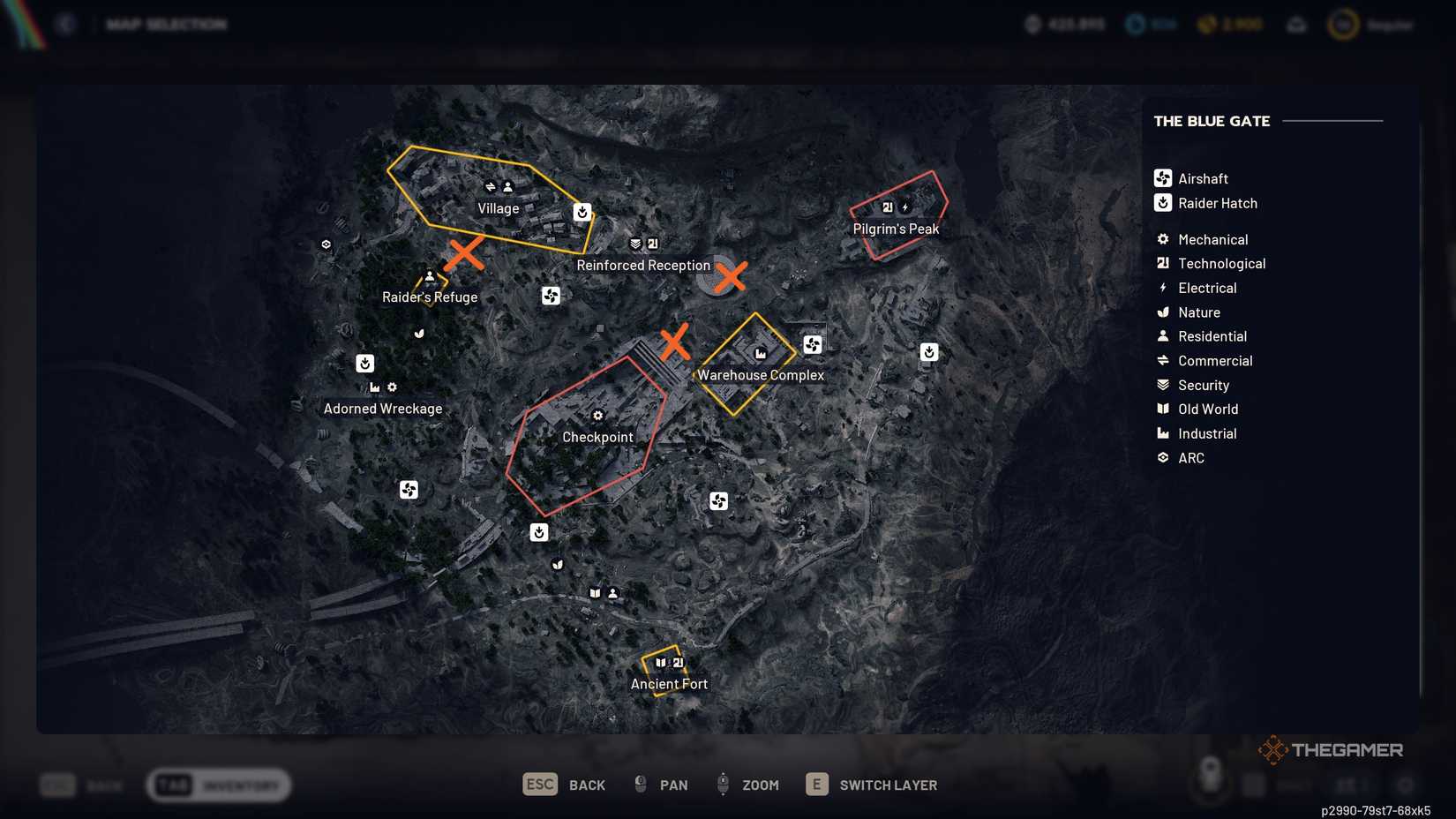Select the orange X marker near Raider's Refuge
The height and width of the screenshot is (819, 1456).
click(x=467, y=254)
